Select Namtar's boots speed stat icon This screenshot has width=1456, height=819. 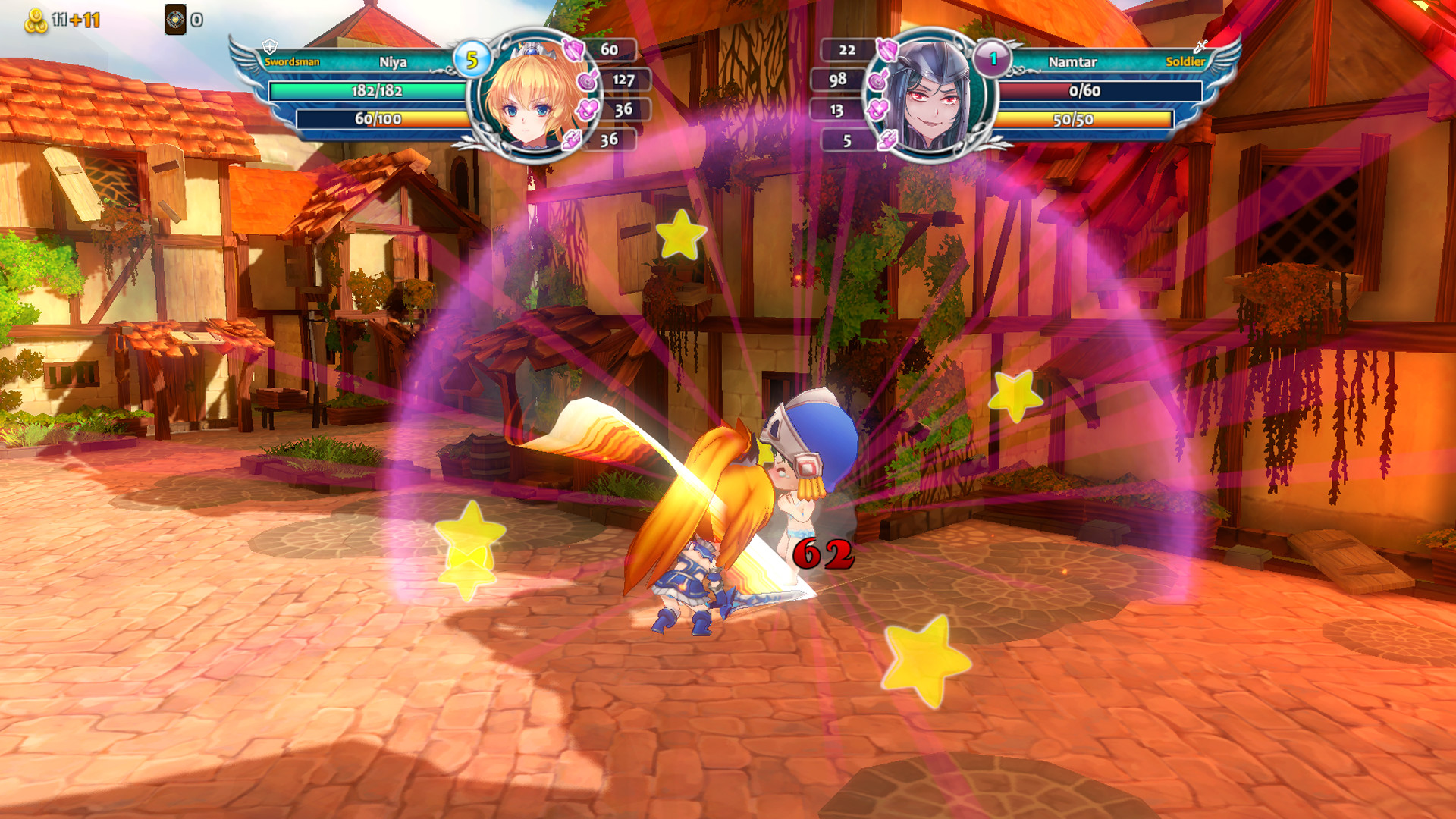coord(887,140)
